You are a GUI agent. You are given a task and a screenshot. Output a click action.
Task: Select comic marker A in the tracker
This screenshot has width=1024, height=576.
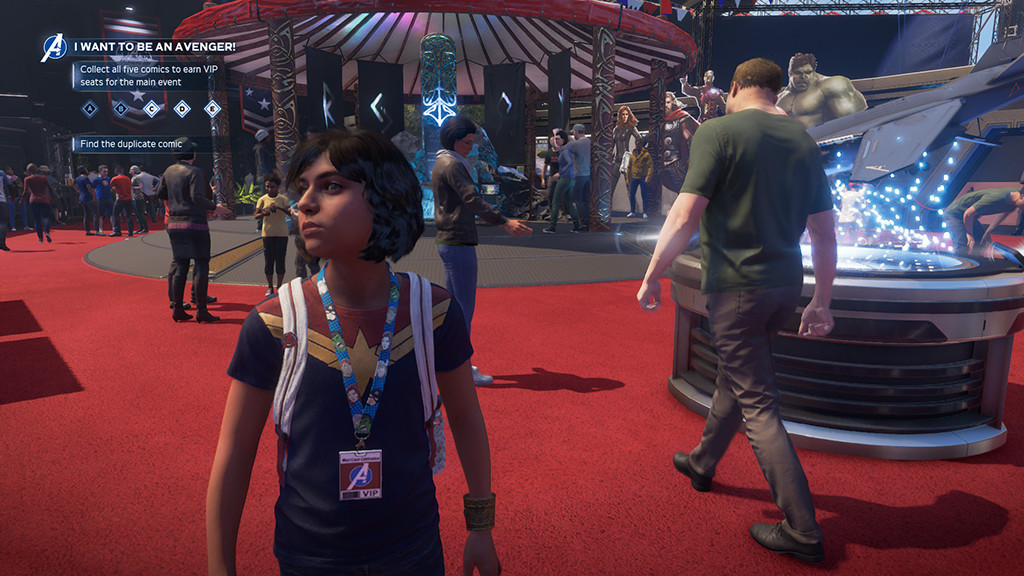pos(90,109)
